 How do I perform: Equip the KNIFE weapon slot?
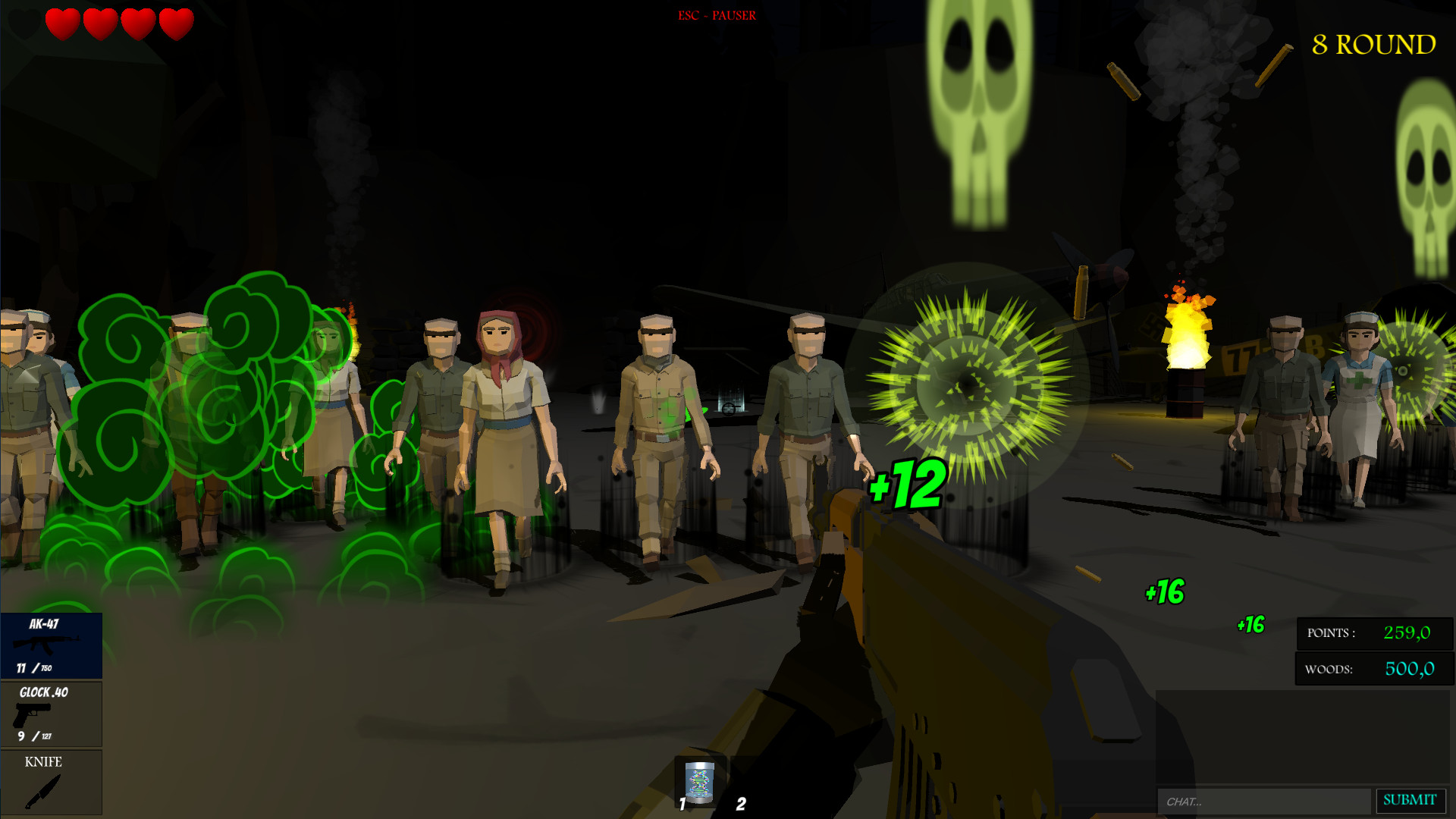[51, 781]
